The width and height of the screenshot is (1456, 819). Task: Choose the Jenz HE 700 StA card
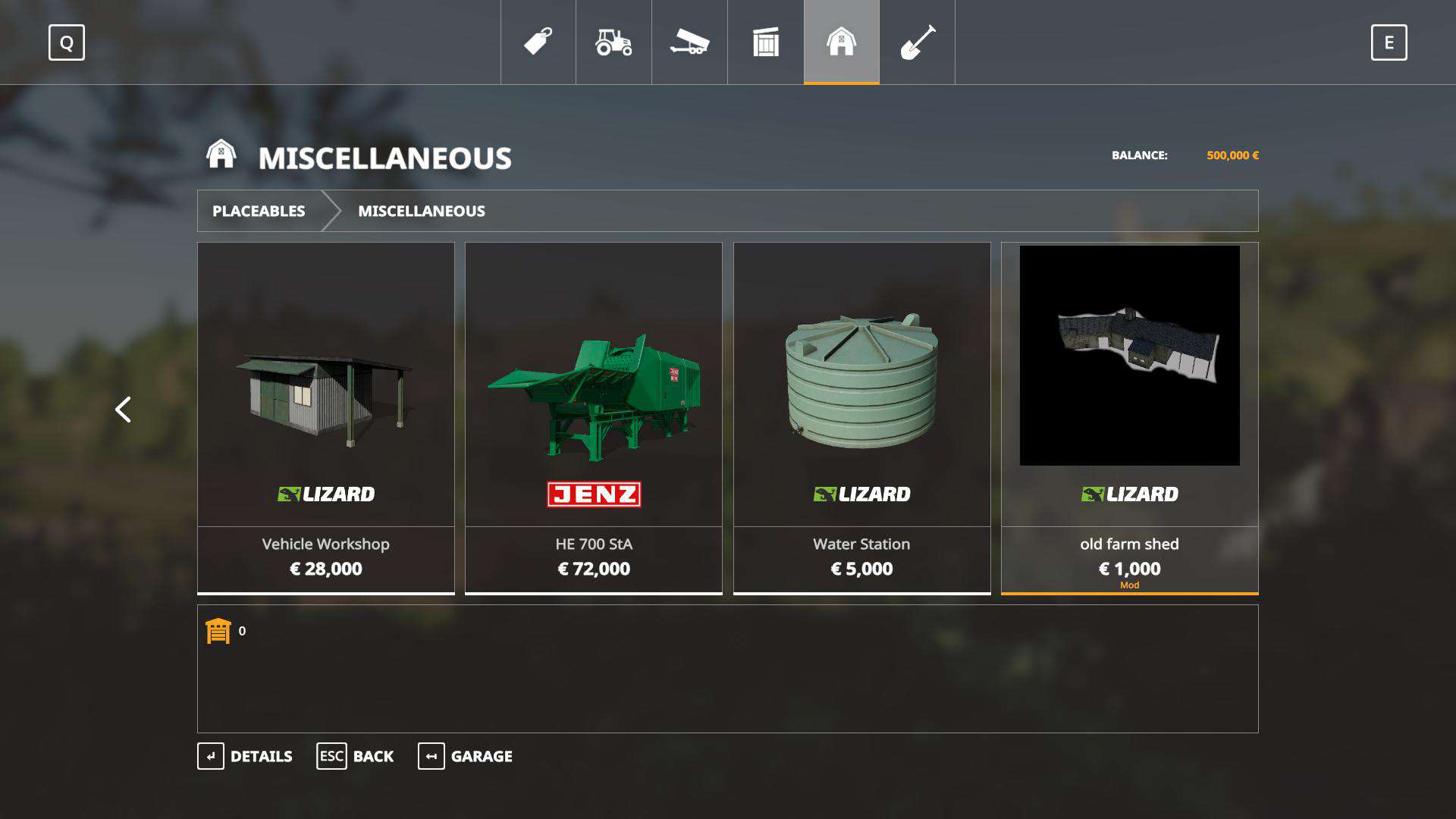(594, 417)
